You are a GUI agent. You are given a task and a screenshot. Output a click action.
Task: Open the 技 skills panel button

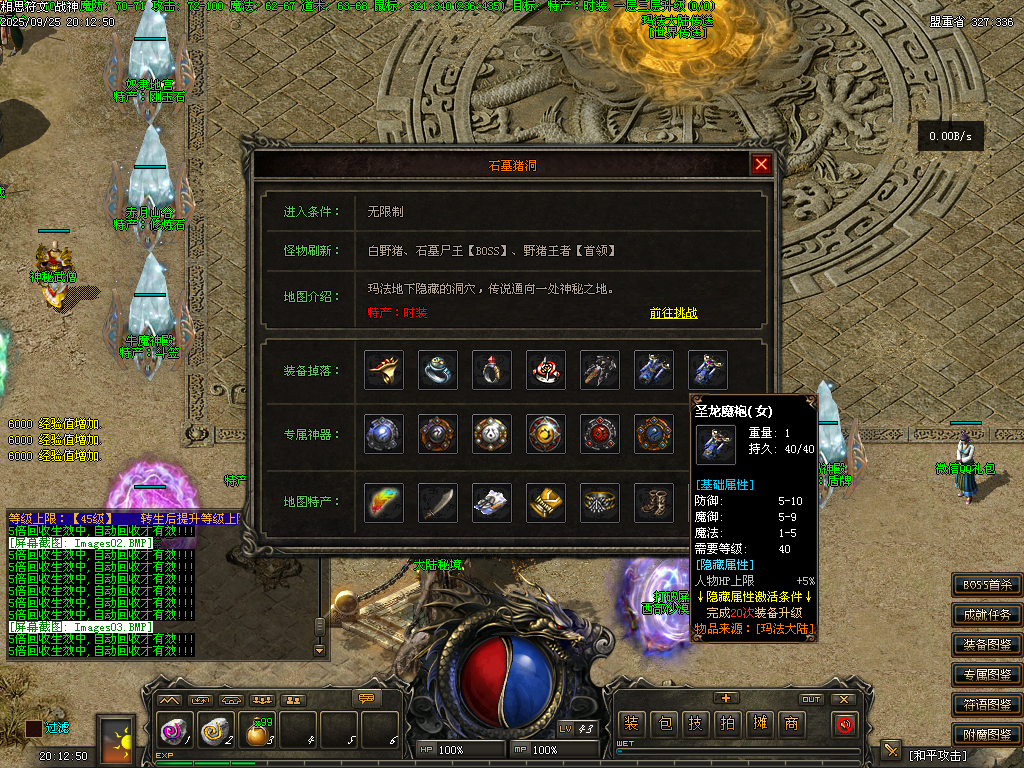[x=695, y=724]
